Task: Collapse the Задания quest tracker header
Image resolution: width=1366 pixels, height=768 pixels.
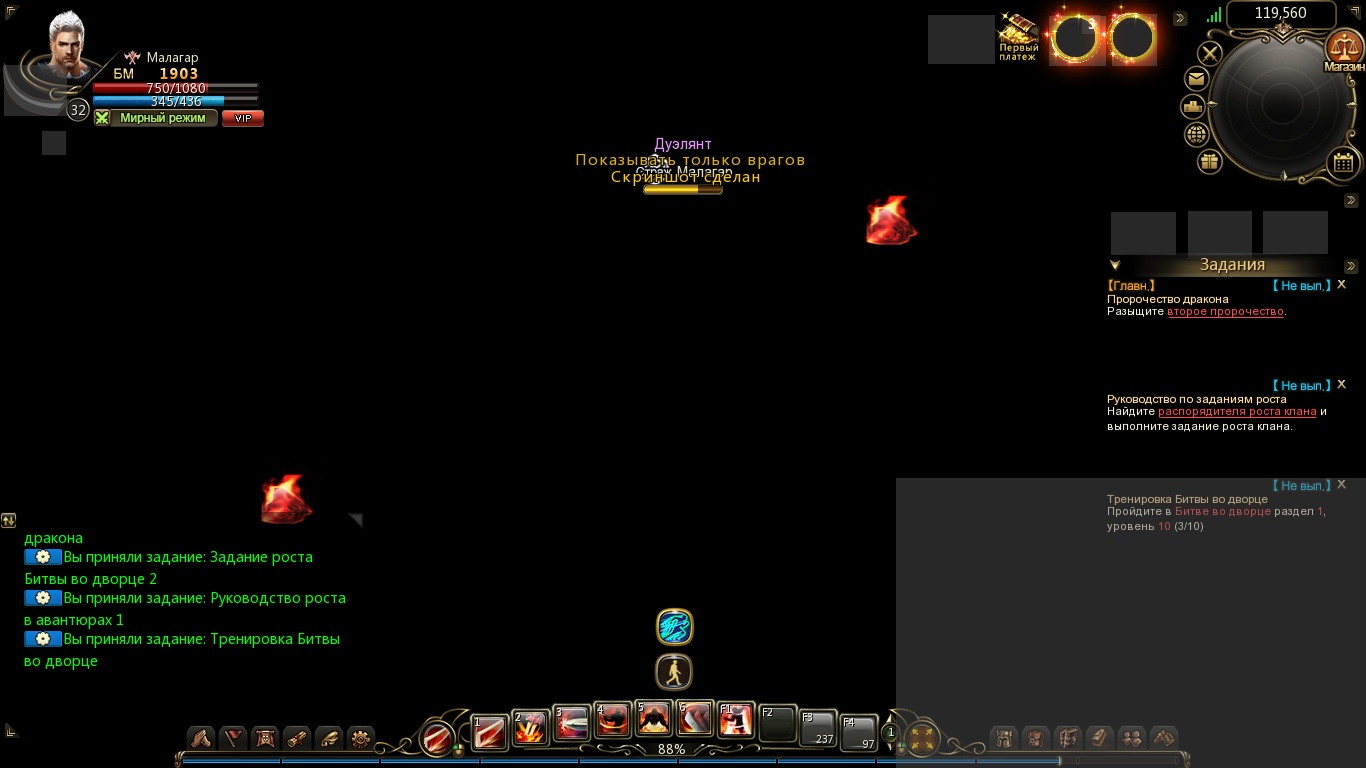Action: pyautogui.click(x=1115, y=266)
